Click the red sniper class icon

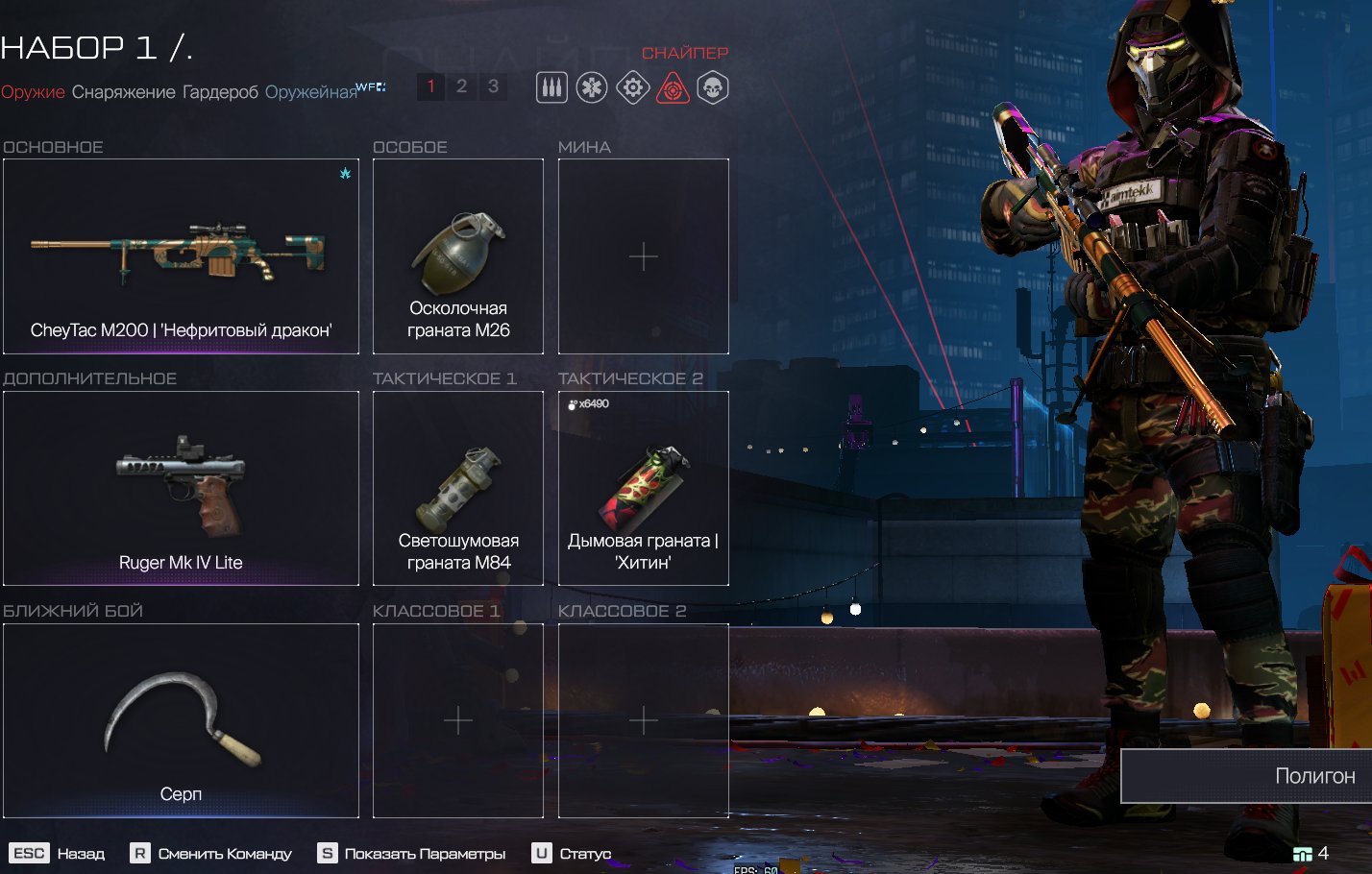[x=673, y=88]
